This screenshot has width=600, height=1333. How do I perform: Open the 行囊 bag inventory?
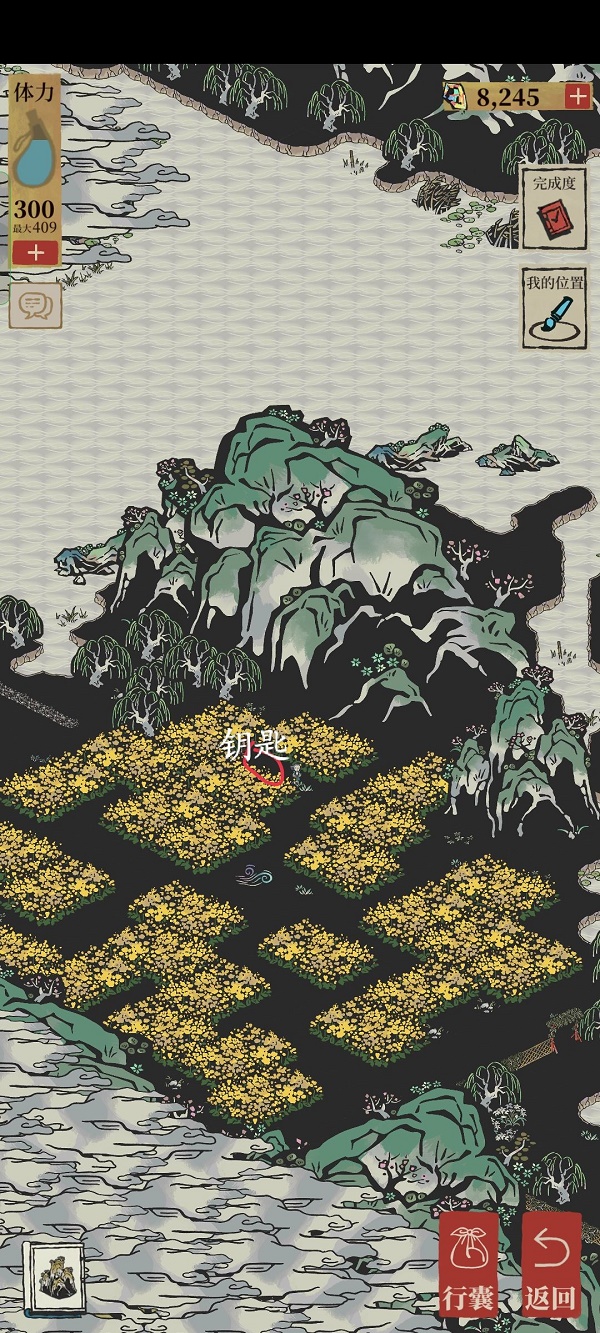[x=468, y=1264]
